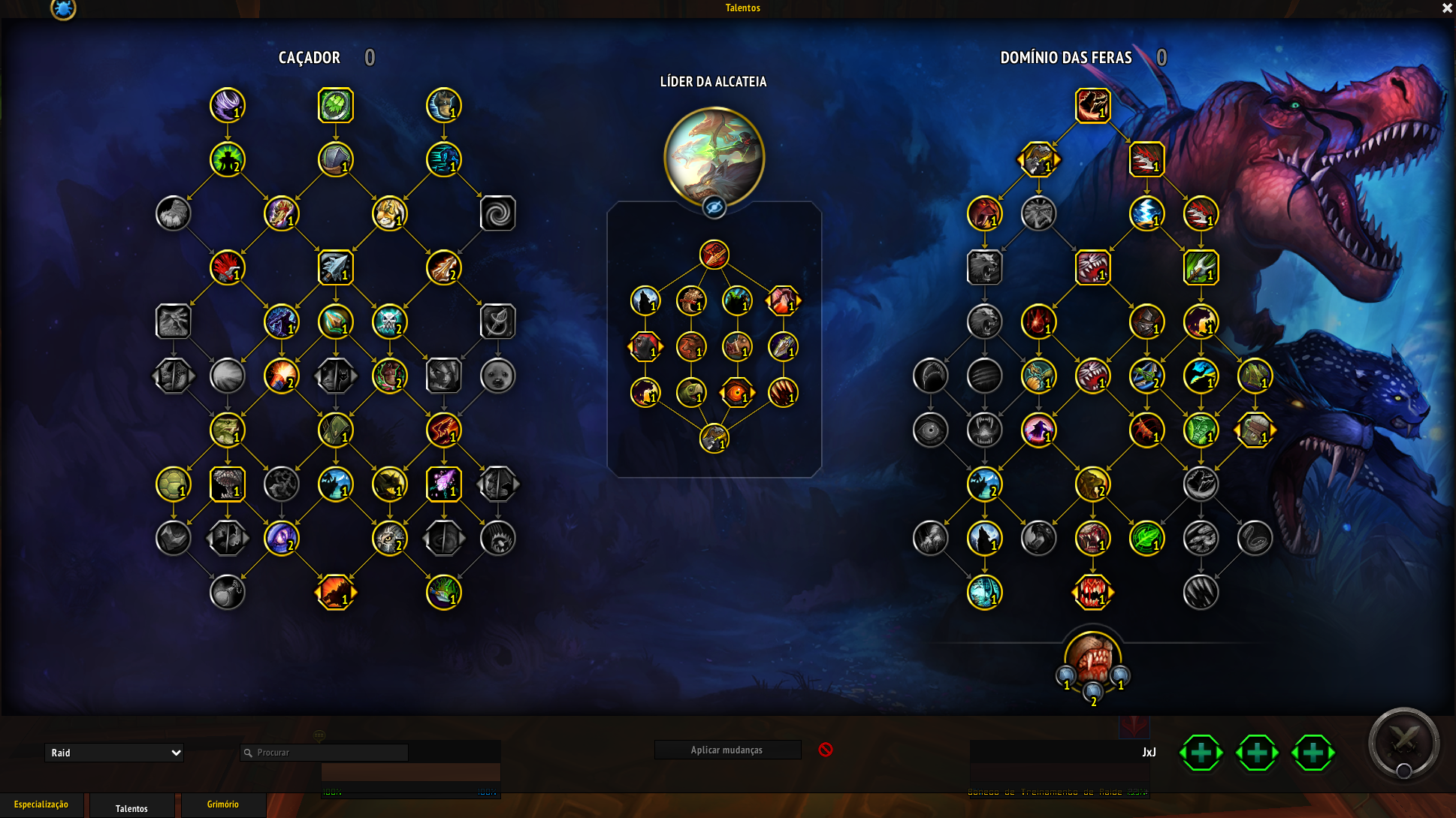Image resolution: width=1456 pixels, height=818 pixels.
Task: Choose the skull and crossbones talent
Action: point(389,321)
